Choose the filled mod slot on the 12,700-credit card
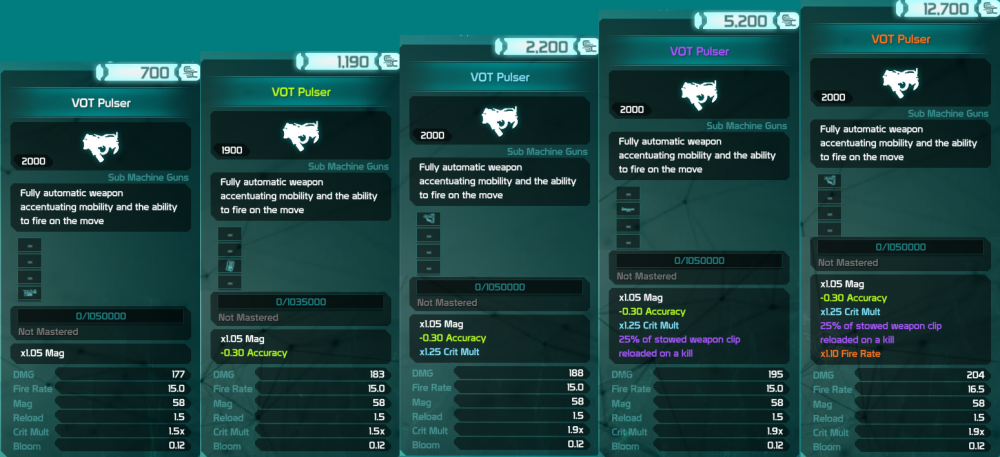This screenshot has height=457, width=1000. [829, 181]
